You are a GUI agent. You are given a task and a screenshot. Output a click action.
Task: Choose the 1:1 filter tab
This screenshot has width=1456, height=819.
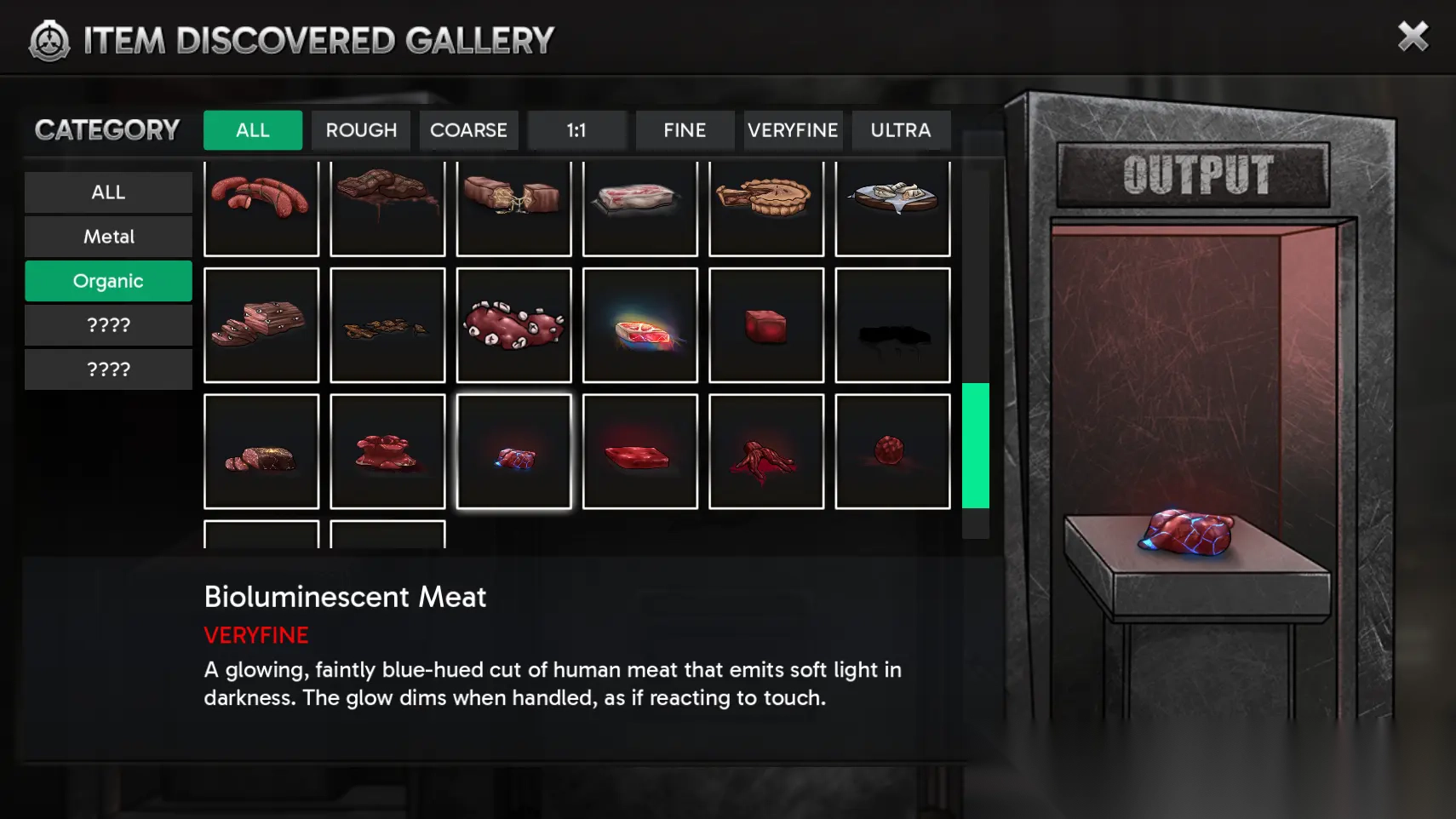(x=576, y=130)
